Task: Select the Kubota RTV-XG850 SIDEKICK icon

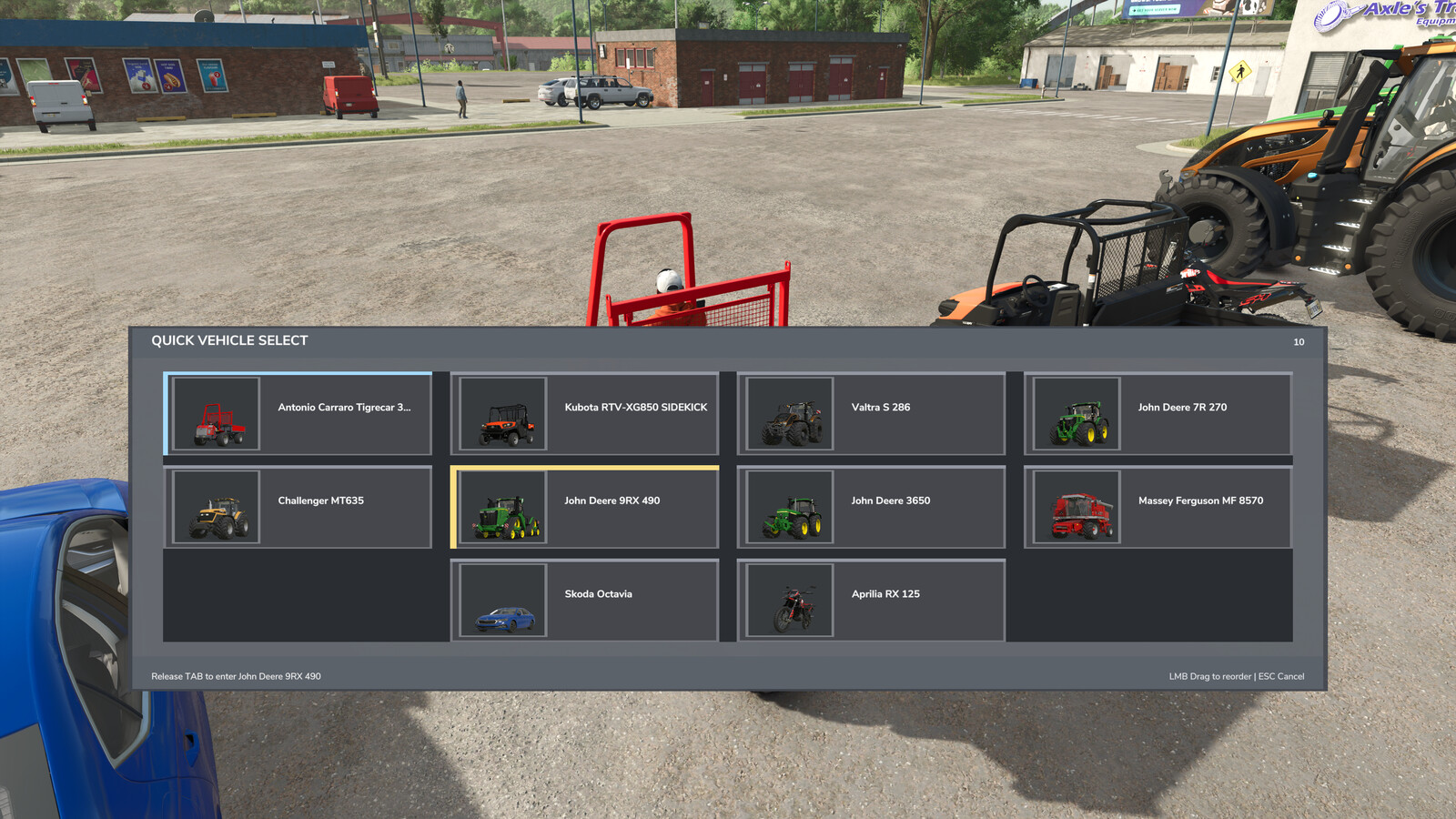Action: click(x=502, y=414)
